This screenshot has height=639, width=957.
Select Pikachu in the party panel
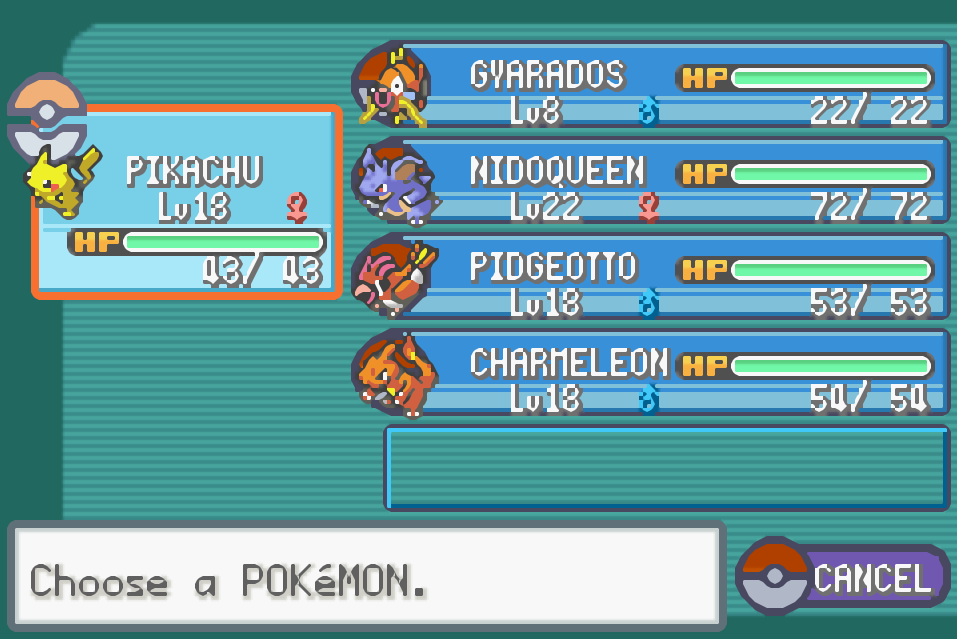click(188, 203)
